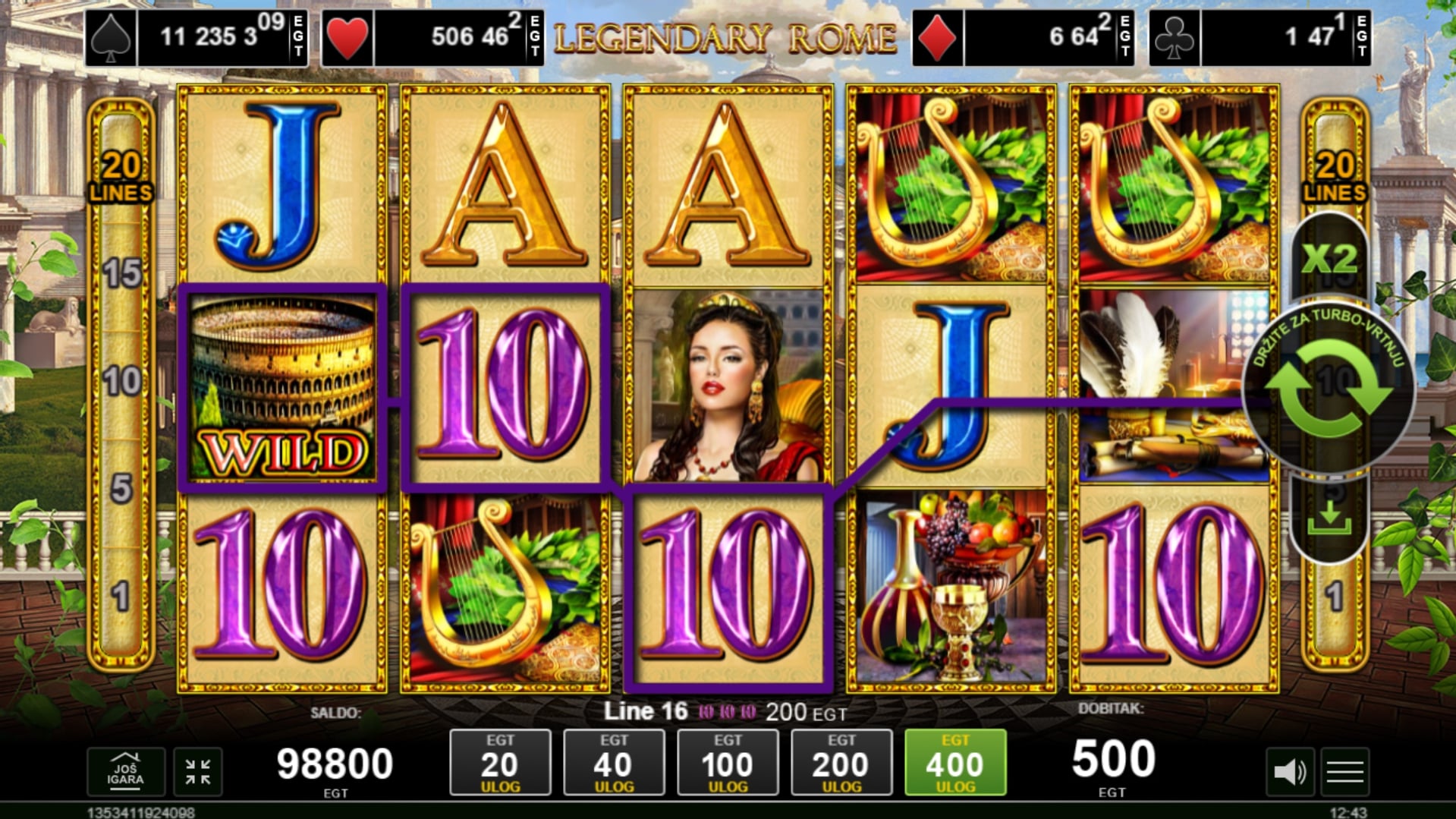Open the Još Igara more games menu

click(x=125, y=771)
